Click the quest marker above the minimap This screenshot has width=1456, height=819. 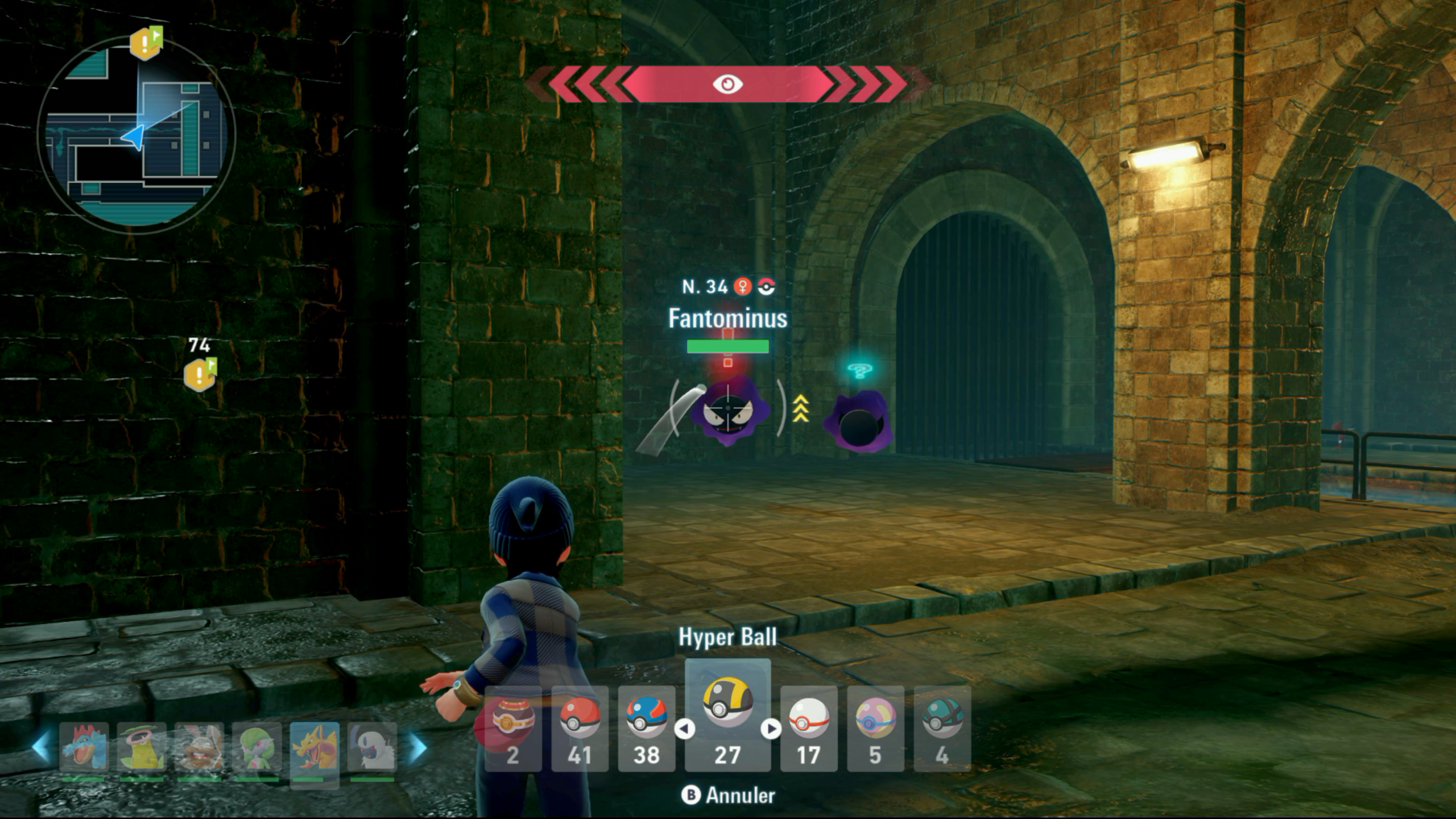146,42
